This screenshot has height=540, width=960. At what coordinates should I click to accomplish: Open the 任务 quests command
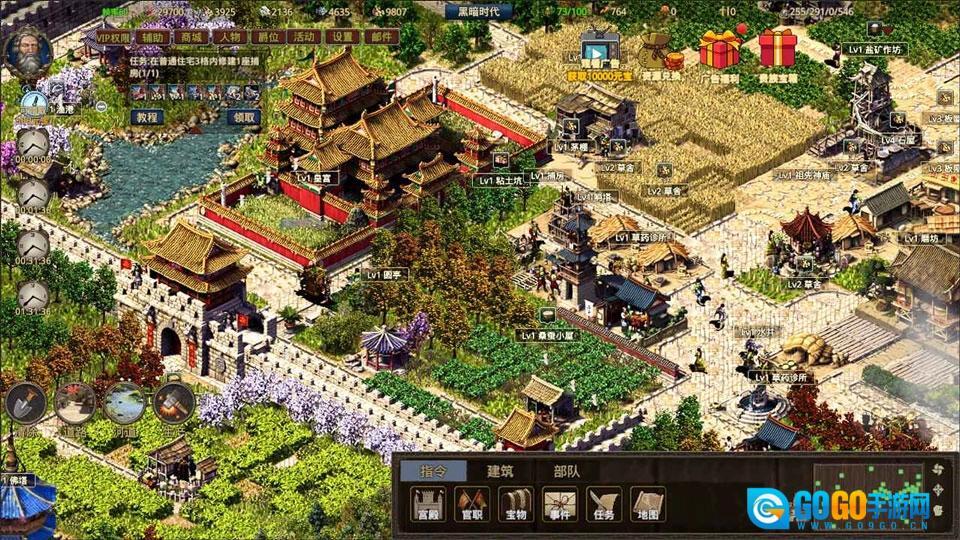[x=605, y=504]
